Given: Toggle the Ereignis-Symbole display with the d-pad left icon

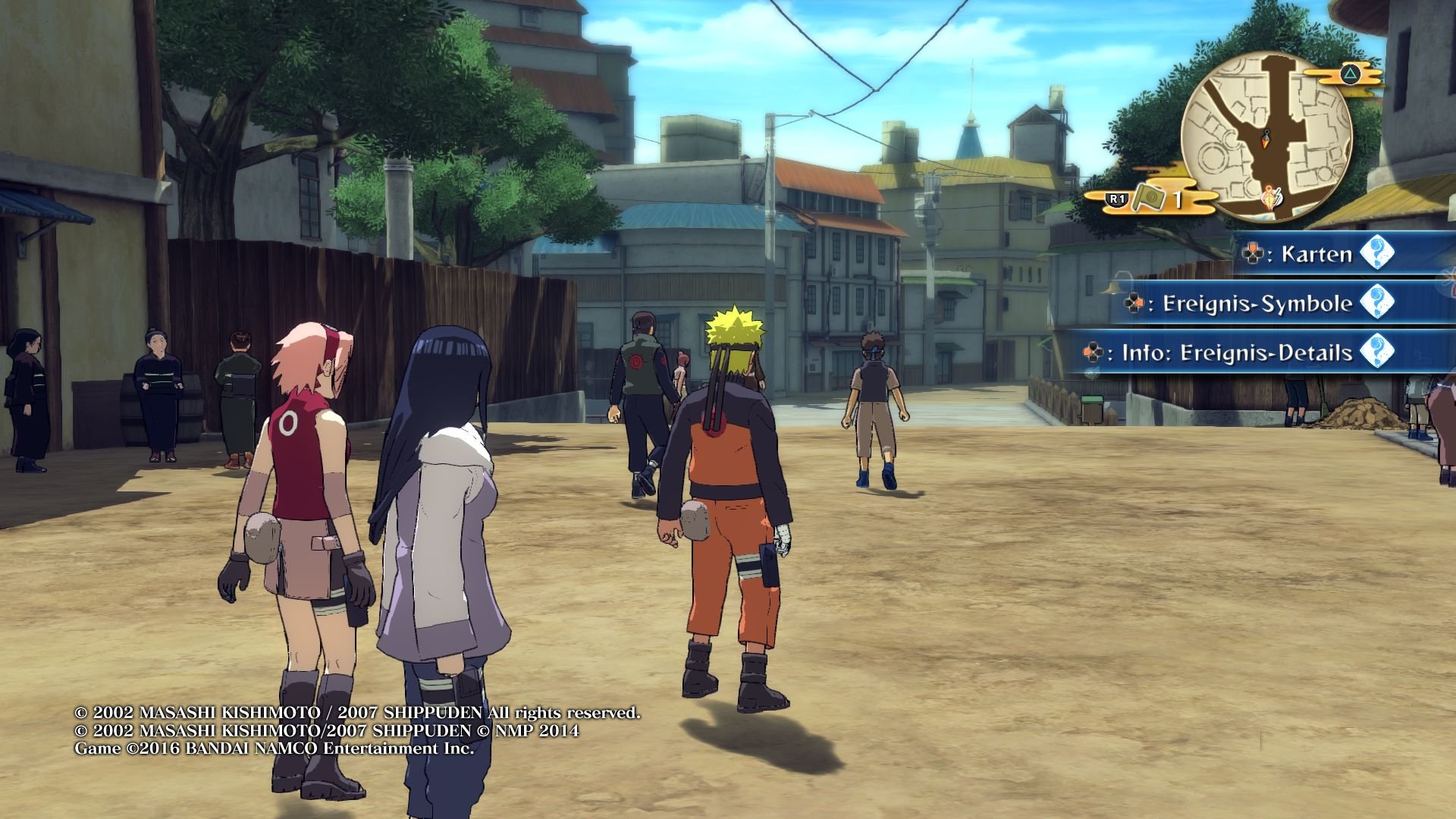Looking at the screenshot, I should [x=1134, y=303].
